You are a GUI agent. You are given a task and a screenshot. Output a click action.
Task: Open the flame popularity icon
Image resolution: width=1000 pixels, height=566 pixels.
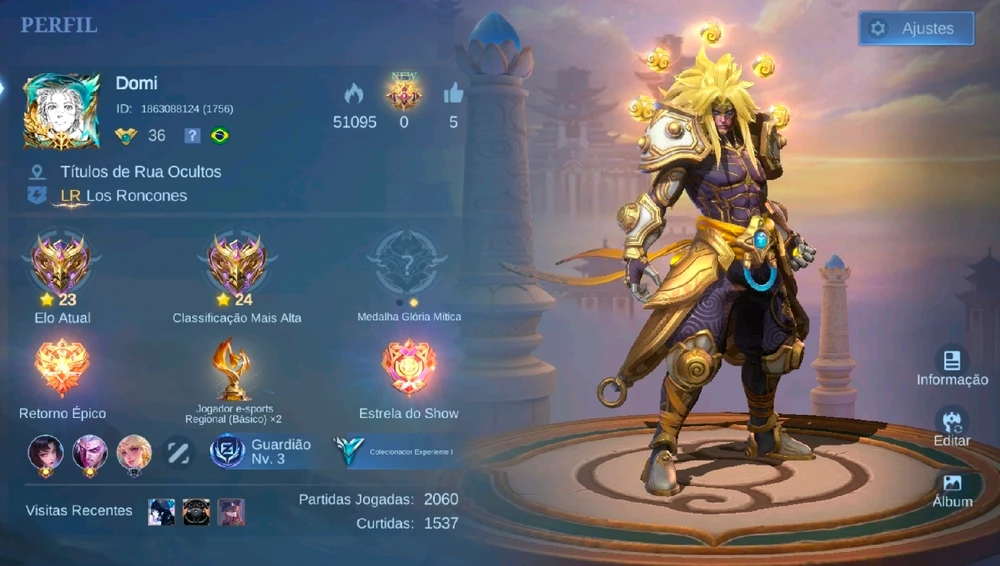354,94
